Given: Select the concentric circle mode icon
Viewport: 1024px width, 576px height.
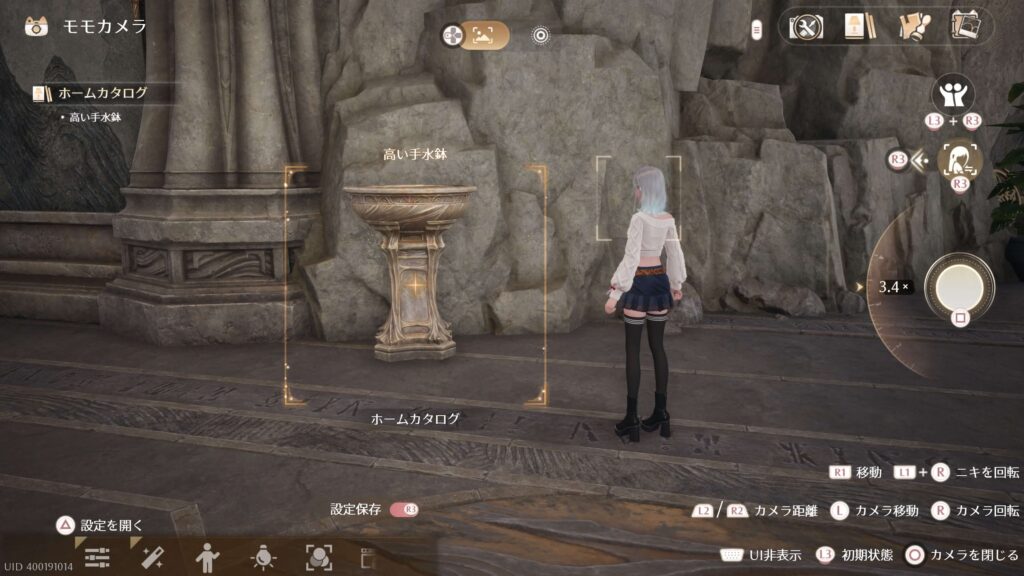Looking at the screenshot, I should [541, 36].
